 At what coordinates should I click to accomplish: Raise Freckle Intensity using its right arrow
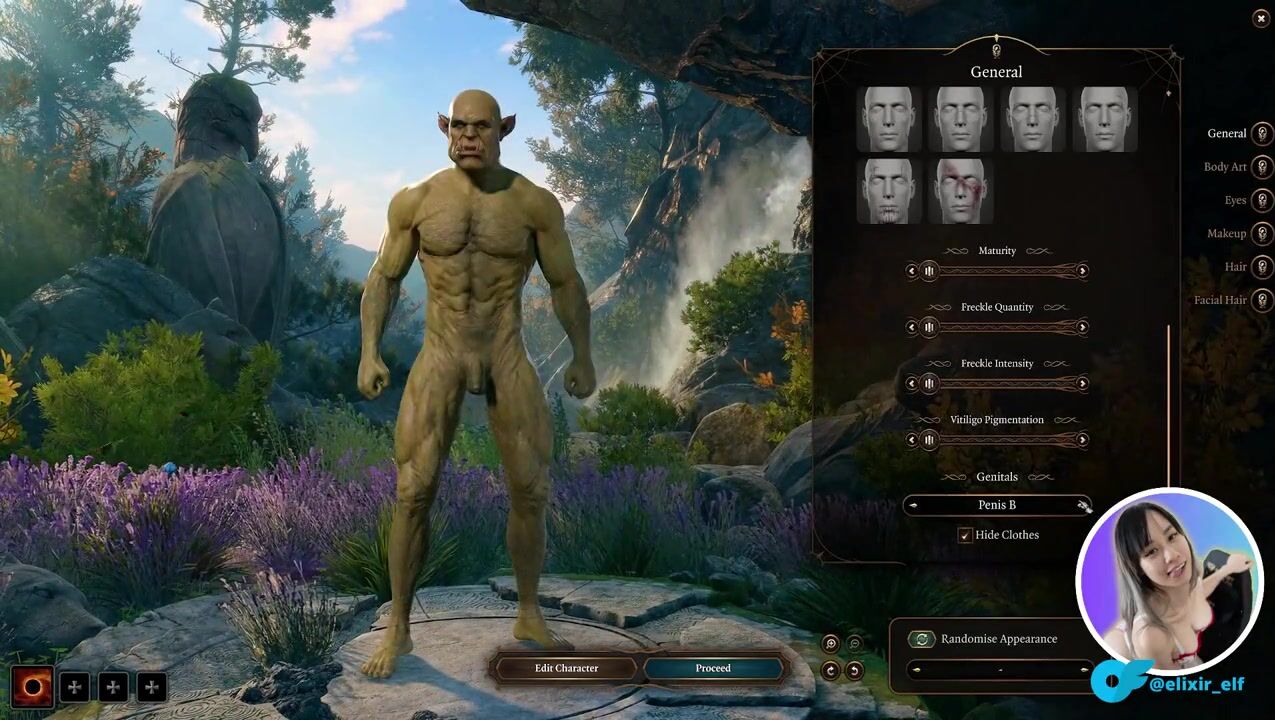(x=1082, y=383)
